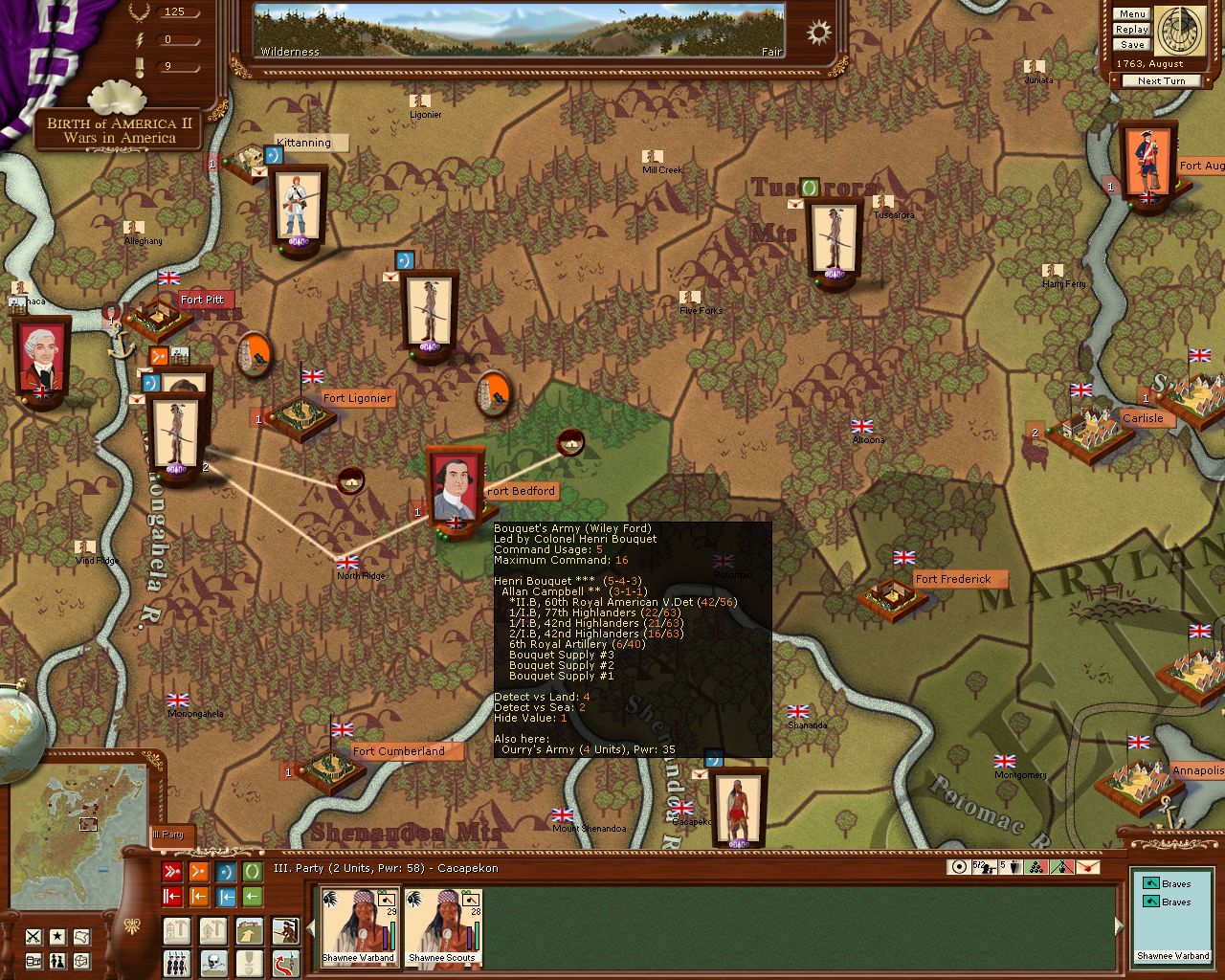Open the Menu button
This screenshot has width=1225, height=980.
click(x=1131, y=14)
